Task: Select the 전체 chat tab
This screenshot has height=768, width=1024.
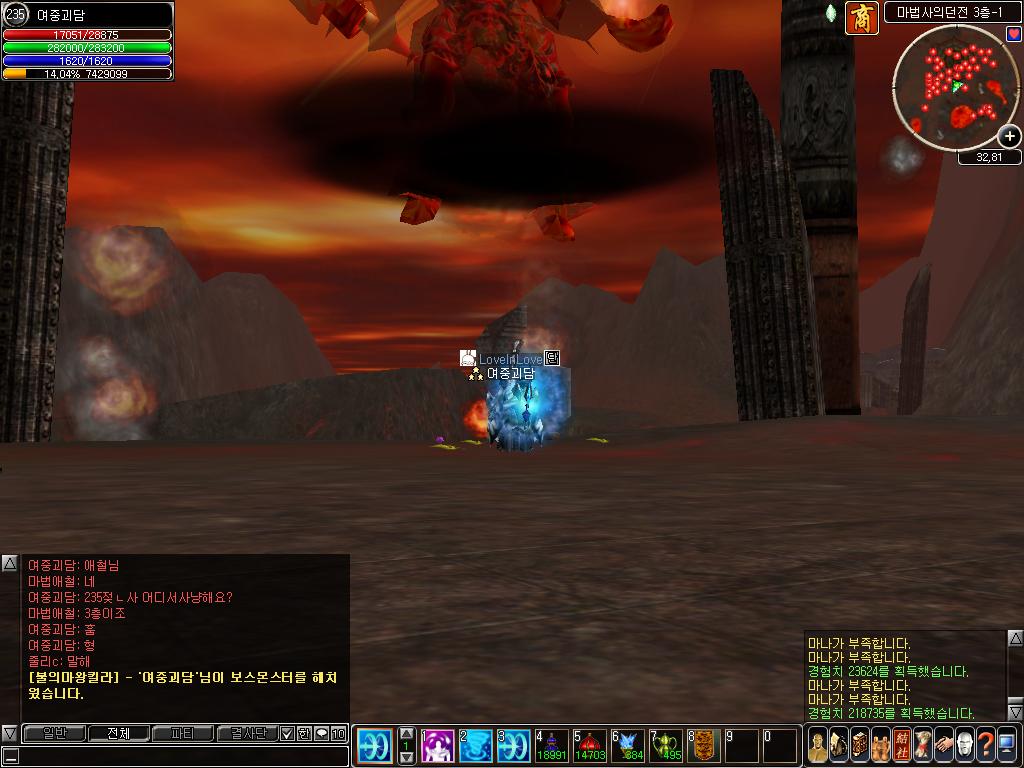Action: (x=118, y=734)
